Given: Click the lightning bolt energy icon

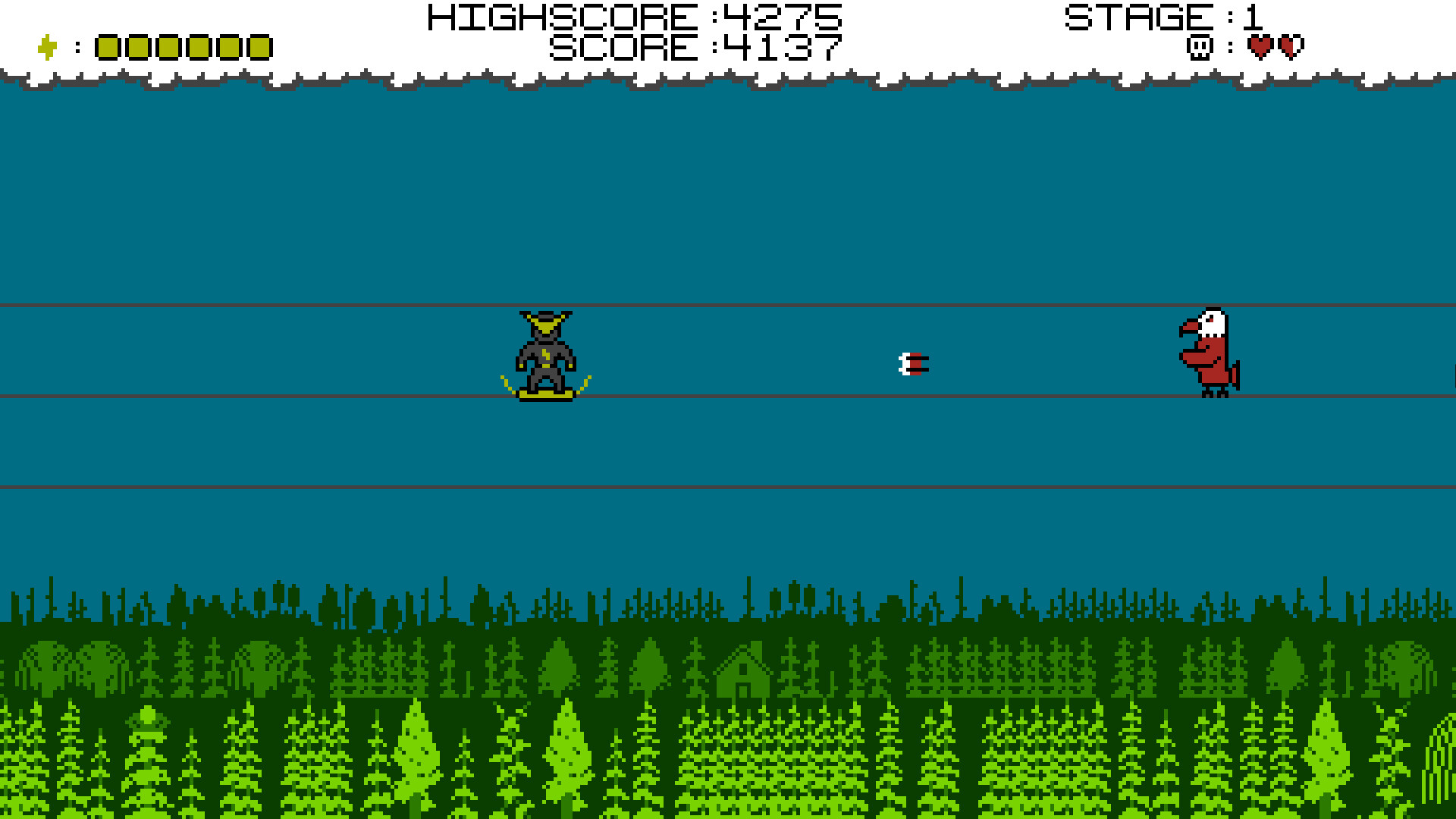Looking at the screenshot, I should point(45,45).
